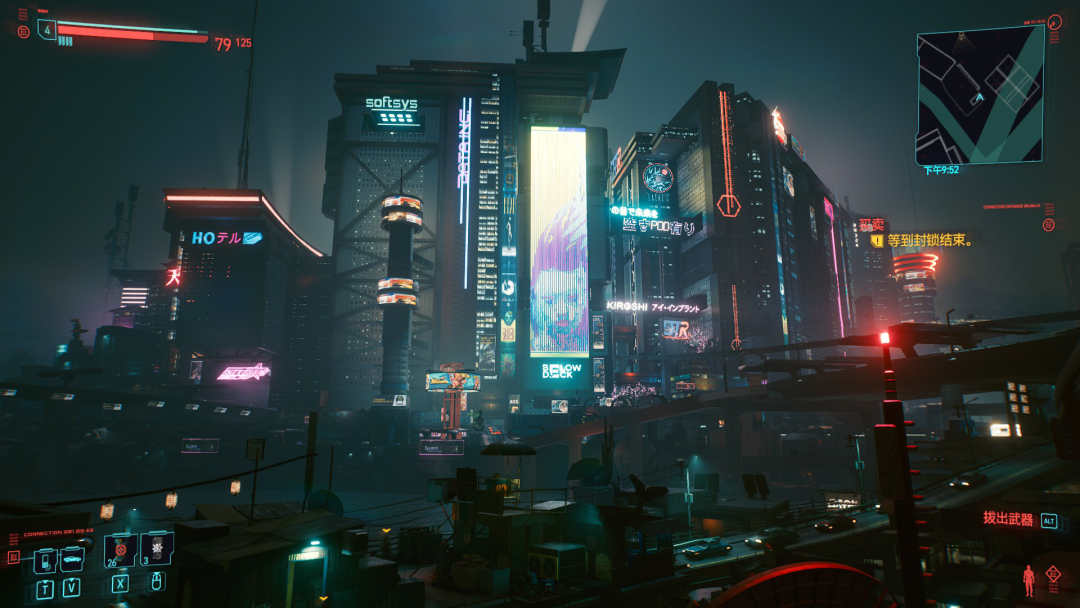Open the phone quick slot
Viewport: 1080px width, 608px height.
[x=45, y=560]
